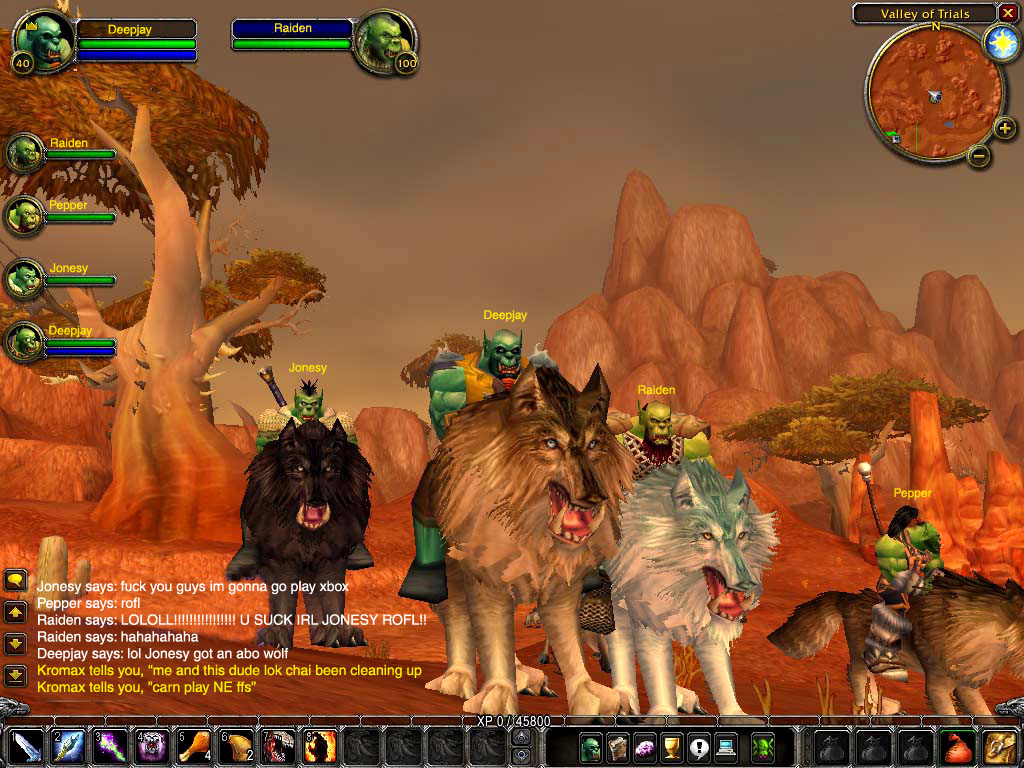Screen dimensions: 1024x768
Task: Open the character info micro button
Action: [591, 747]
